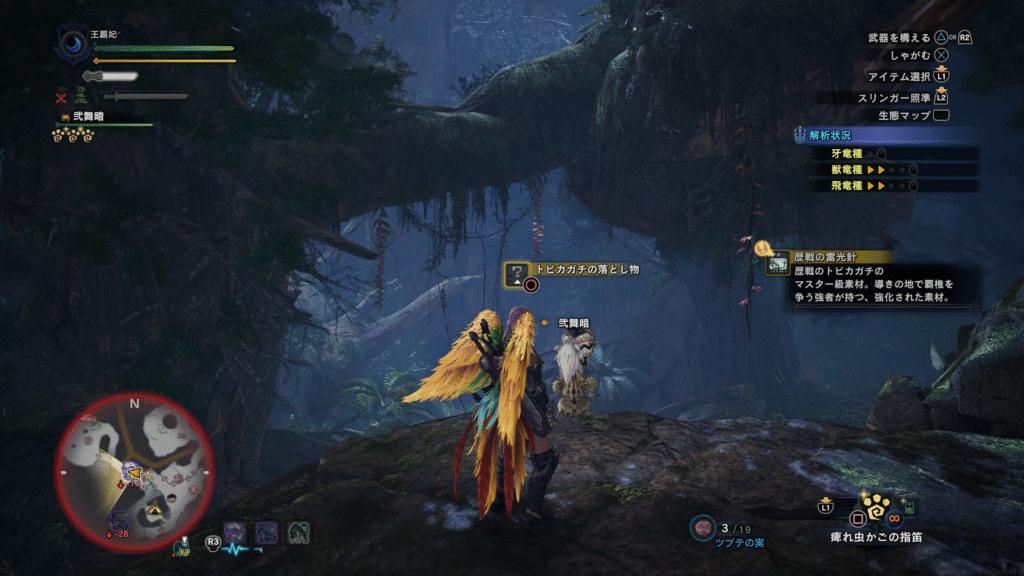Open the circular minimap
Screen dimensions: 1024x576
coord(134,472)
